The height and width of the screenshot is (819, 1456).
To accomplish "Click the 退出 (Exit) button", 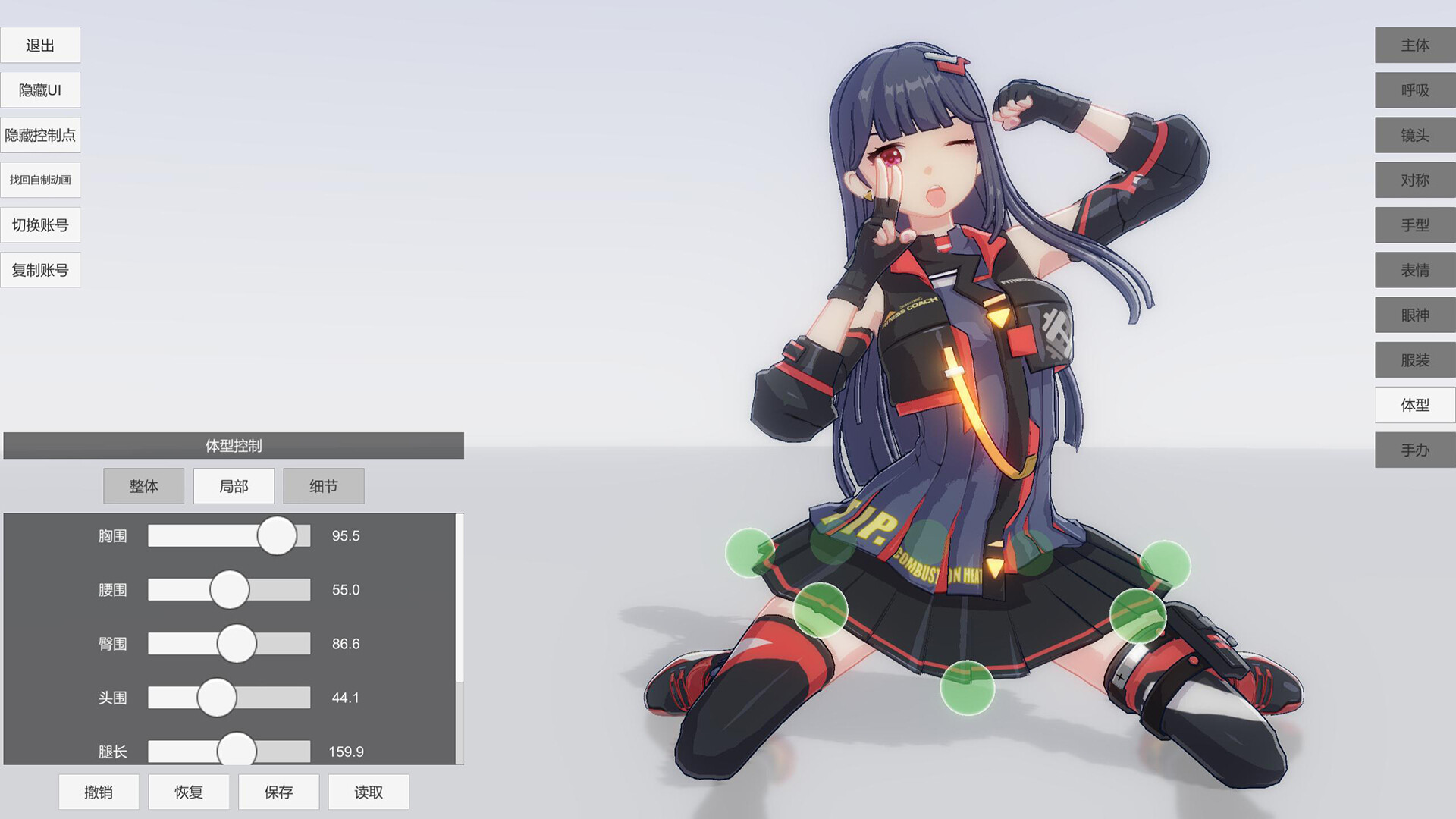I will click(x=41, y=45).
